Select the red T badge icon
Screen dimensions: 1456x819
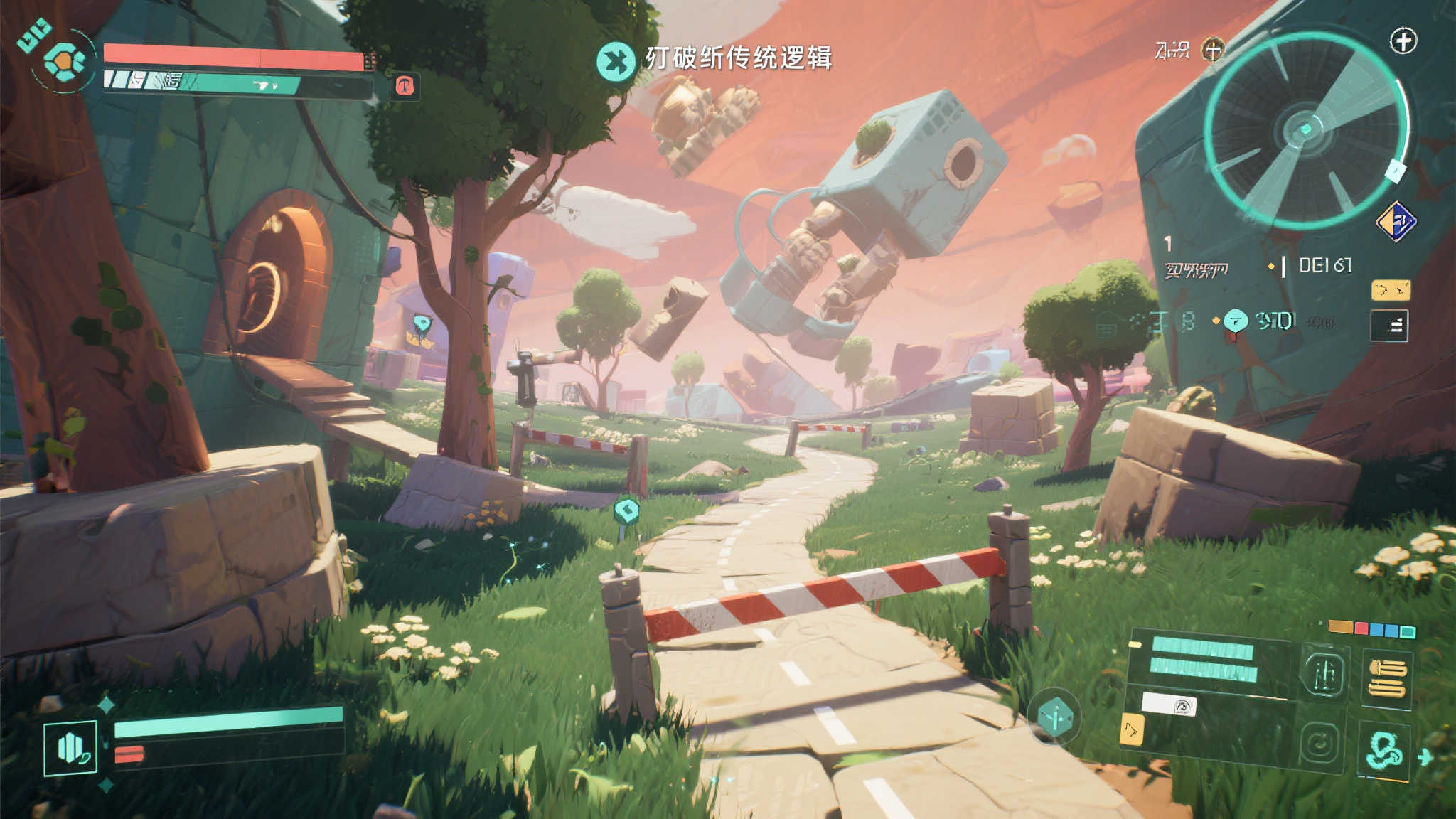click(x=405, y=87)
